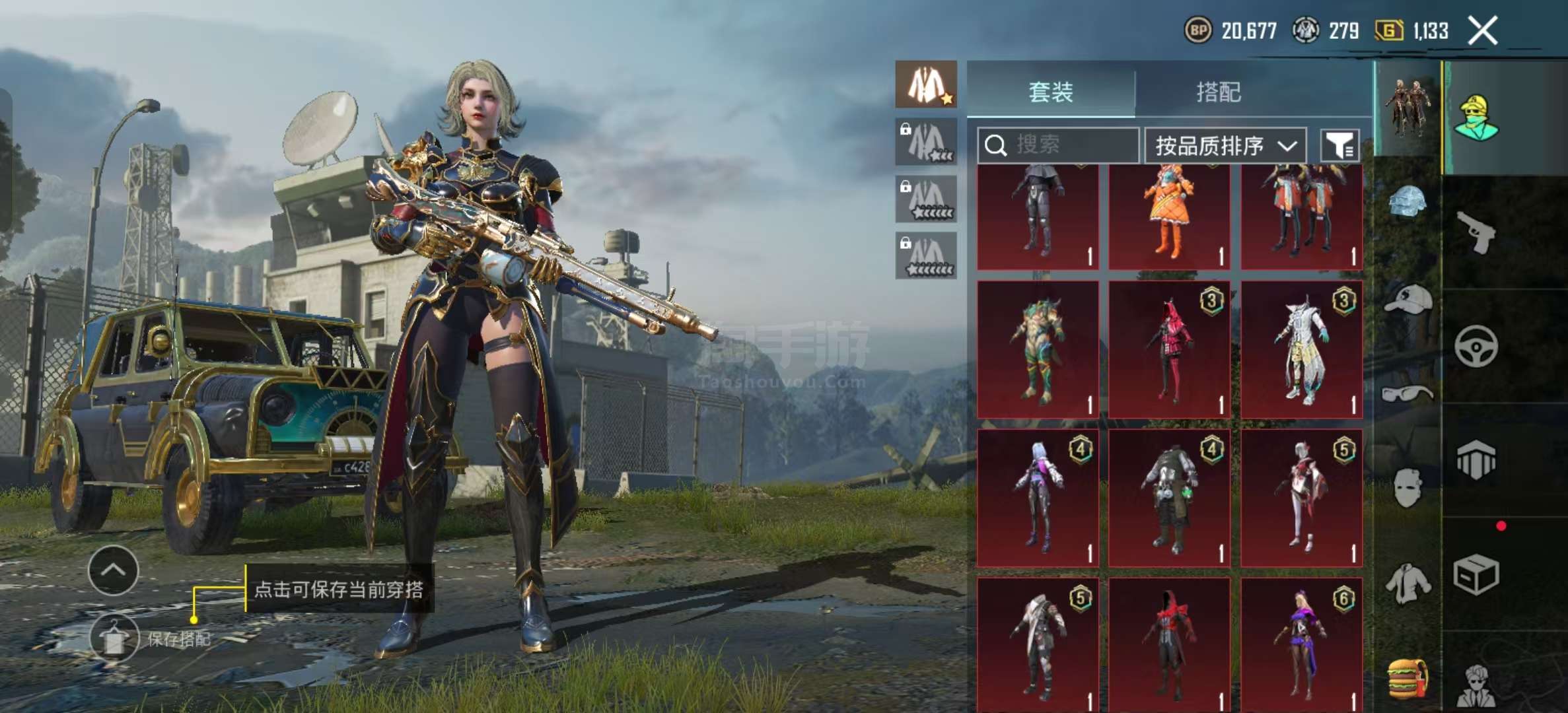Open the pistol weapon skins section
This screenshot has width=1568, height=713.
point(1476,232)
